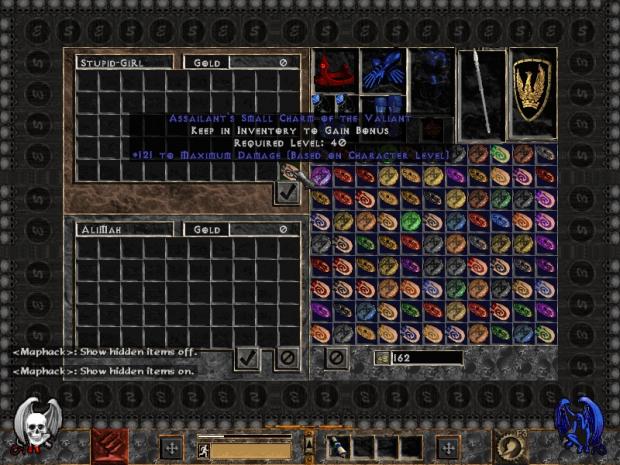
Task: Open the gold amount button next to 162
Action: tap(382, 358)
